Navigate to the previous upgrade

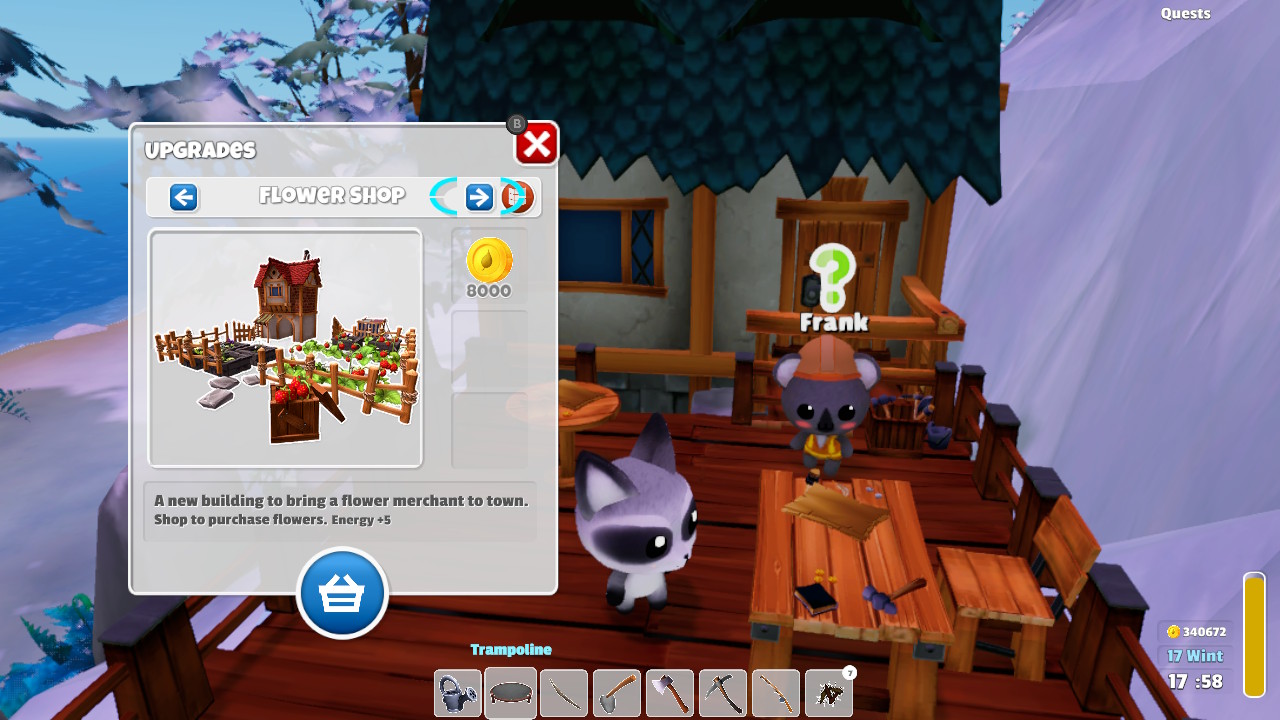[183, 197]
